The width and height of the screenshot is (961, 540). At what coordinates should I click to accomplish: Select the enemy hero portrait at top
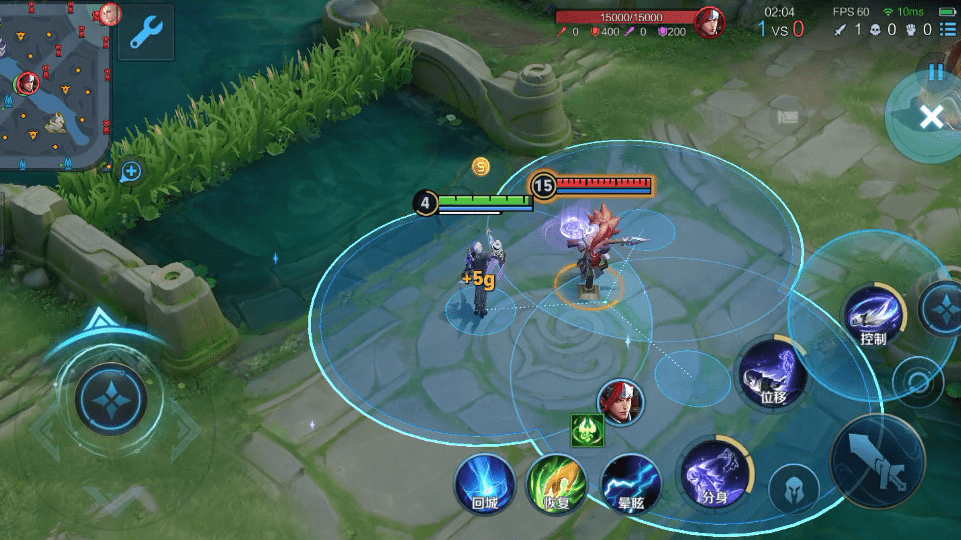[710, 21]
